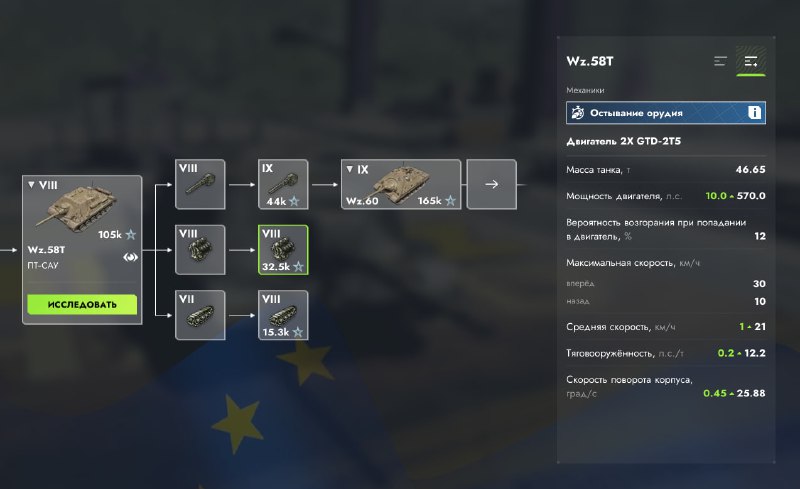The image size is (800, 489).
Task: Click the comparison icon on Wz.58T card
Action: point(130,256)
